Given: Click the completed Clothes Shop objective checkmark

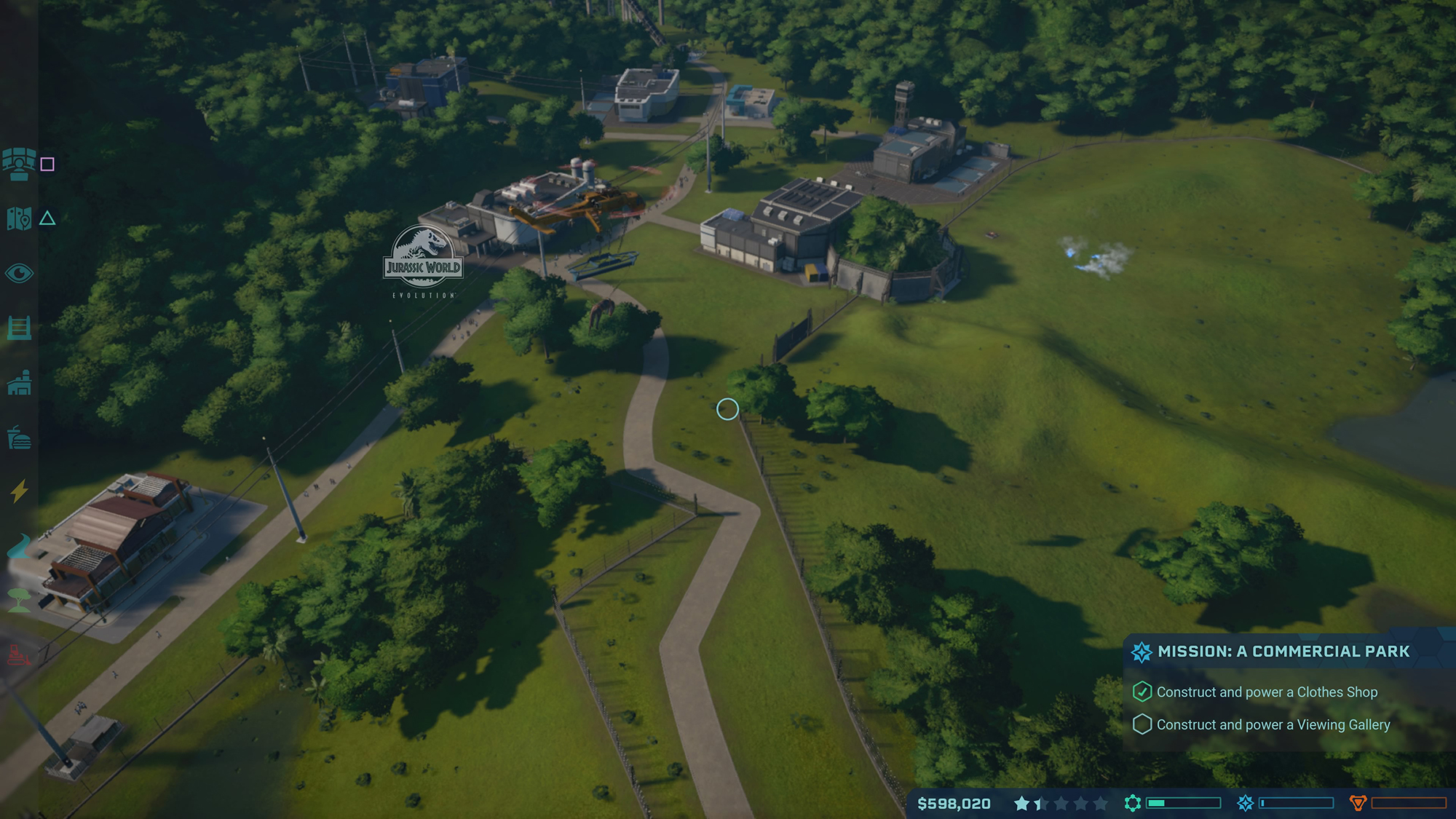Looking at the screenshot, I should coord(1143,692).
